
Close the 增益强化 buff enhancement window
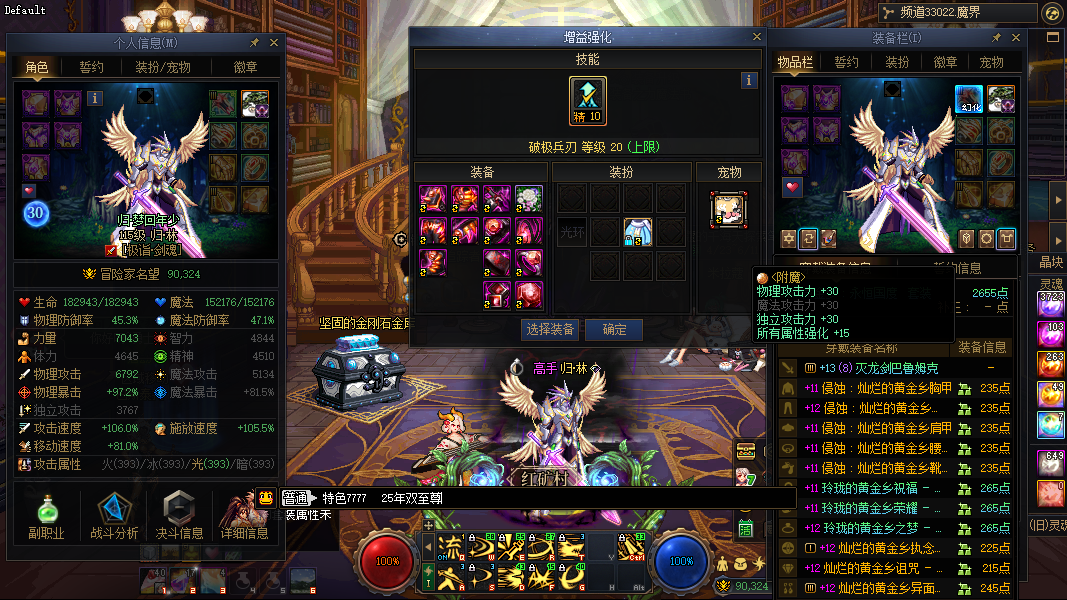(757, 37)
